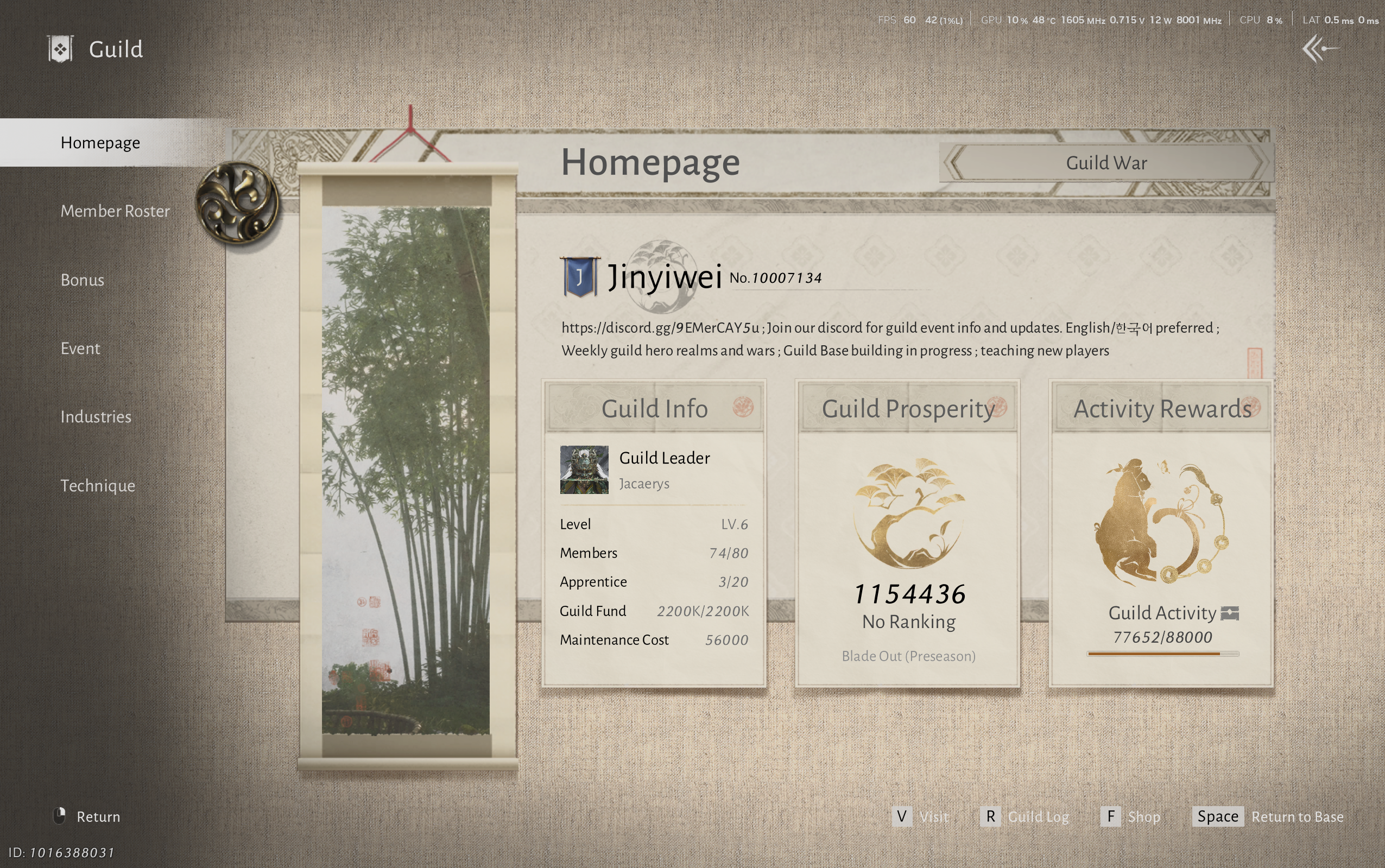
Task: Open the Guild Activity chest icon
Action: [x=1230, y=614]
